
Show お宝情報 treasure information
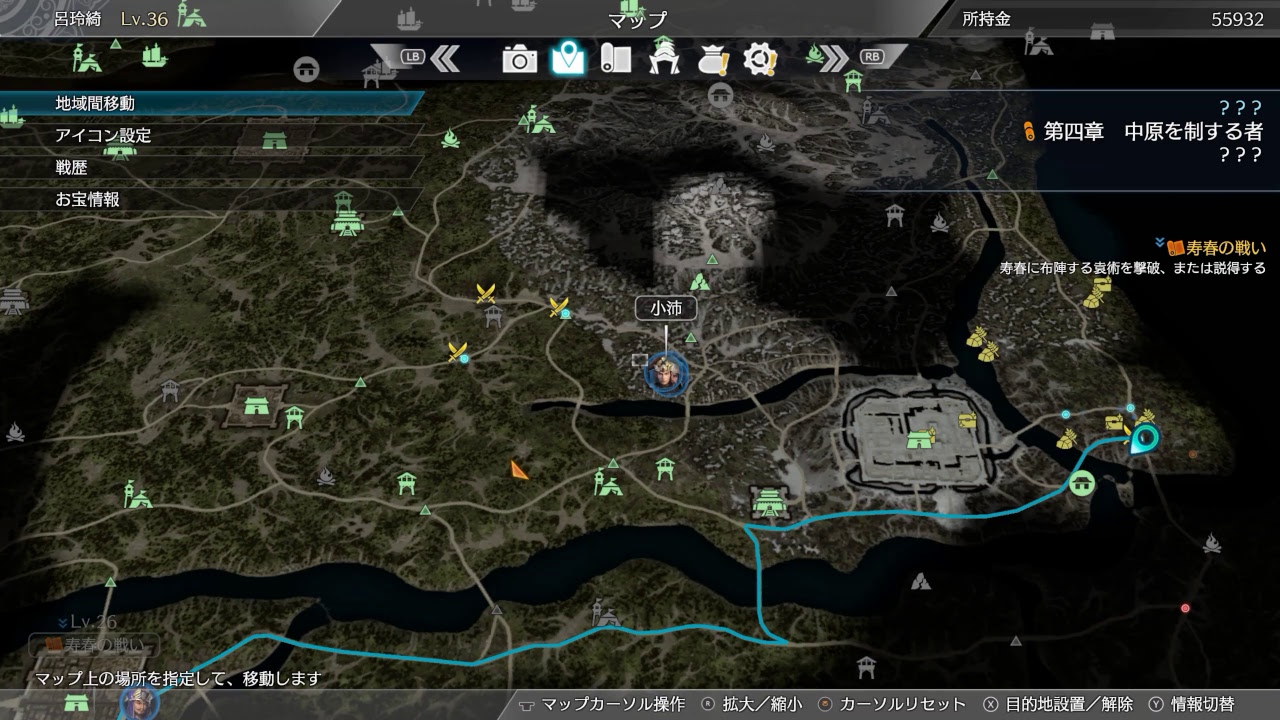click(x=88, y=200)
